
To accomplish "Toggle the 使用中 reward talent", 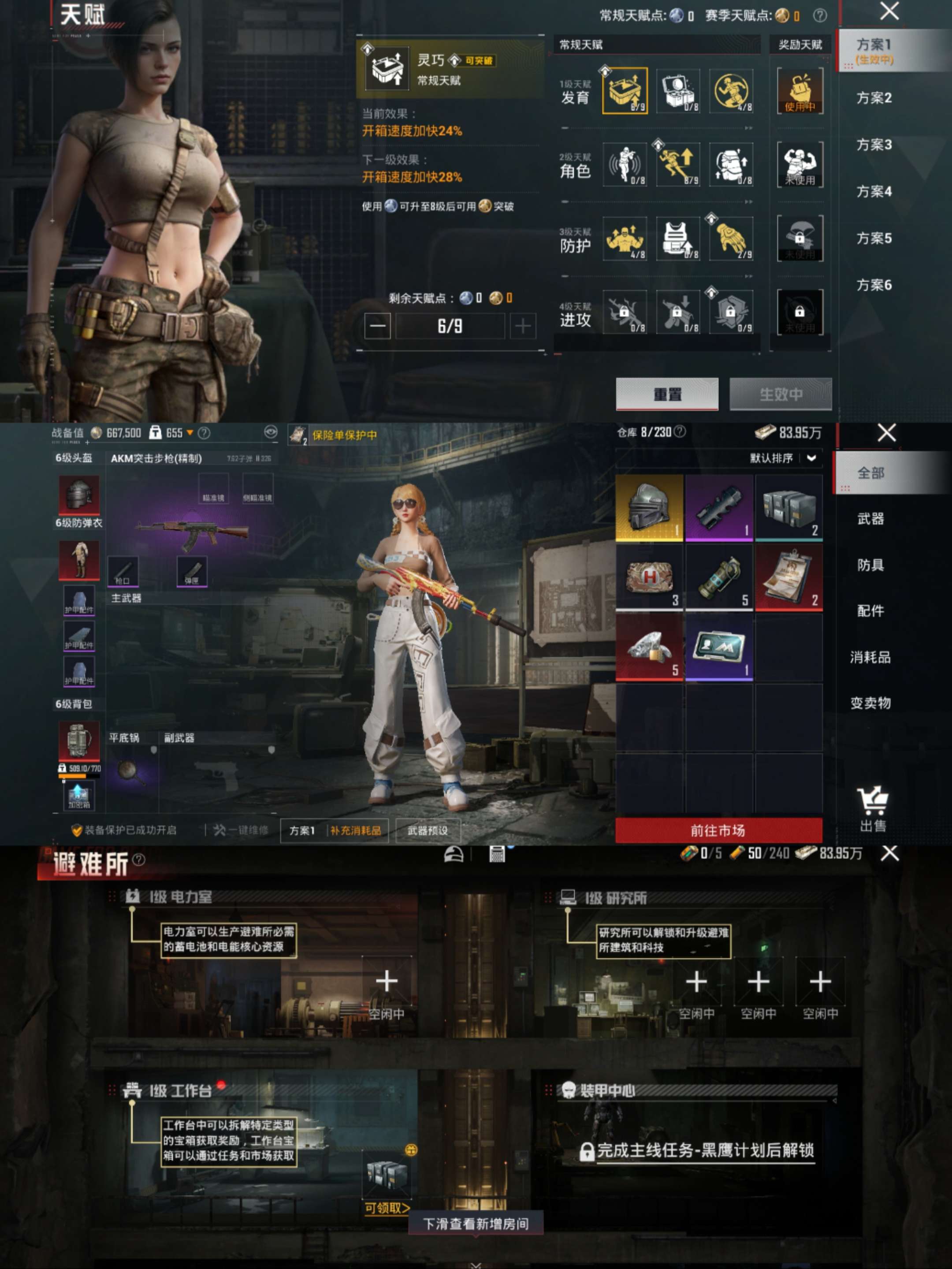I will [x=800, y=92].
